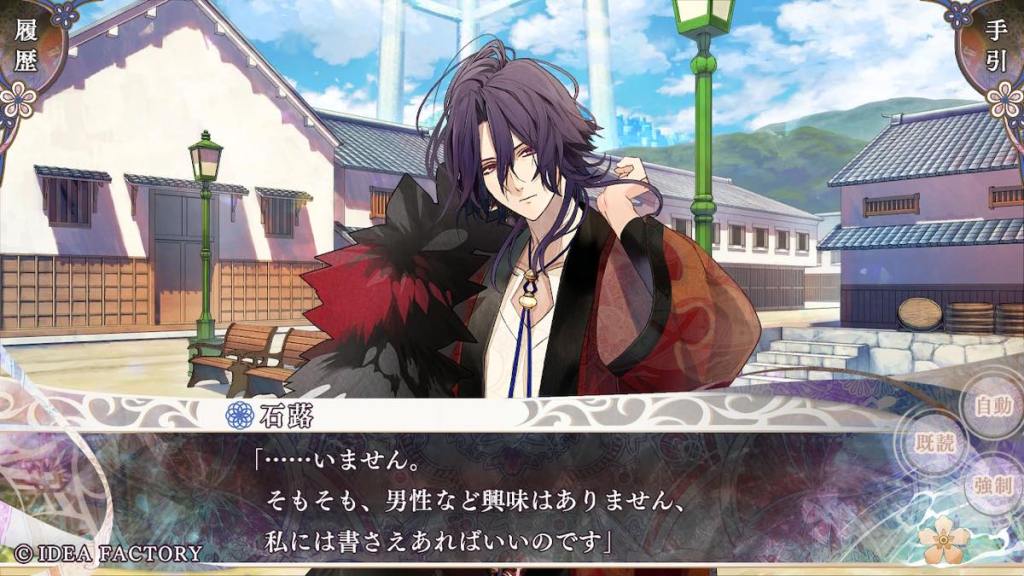
Task: Click the cherry blossom icon to advance
Action: coord(944,541)
